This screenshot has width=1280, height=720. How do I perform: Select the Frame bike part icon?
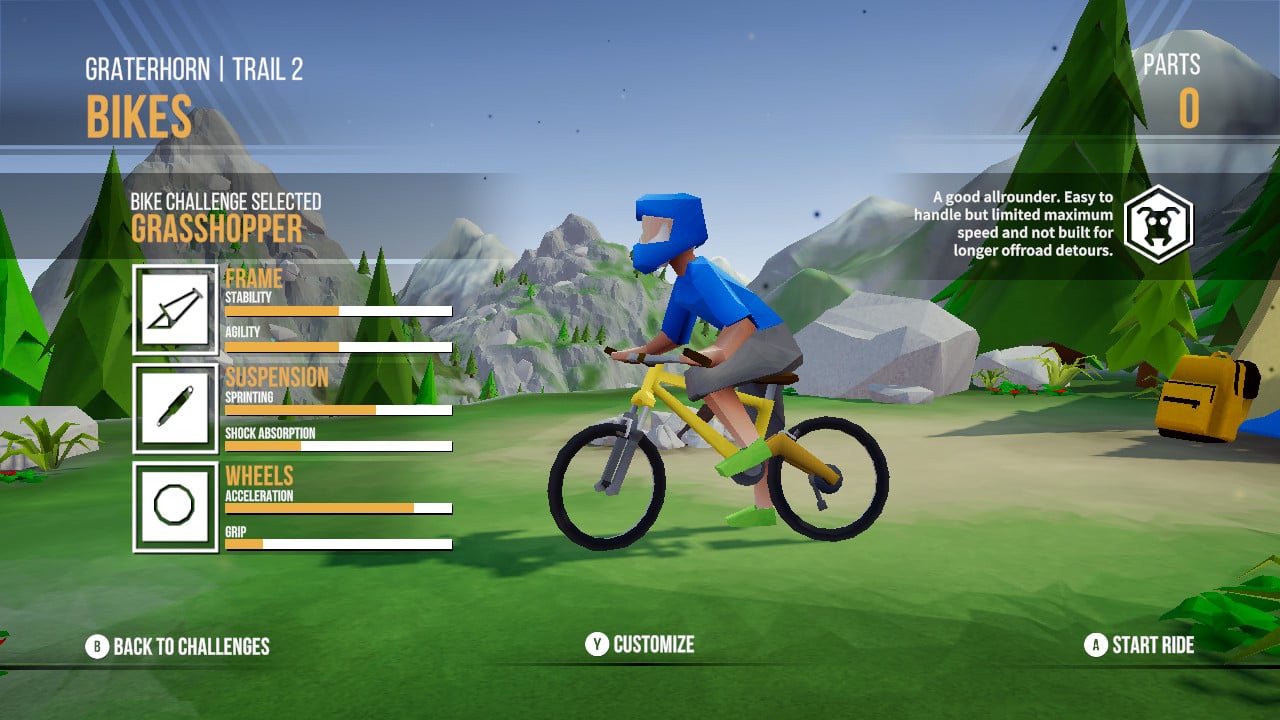click(175, 310)
